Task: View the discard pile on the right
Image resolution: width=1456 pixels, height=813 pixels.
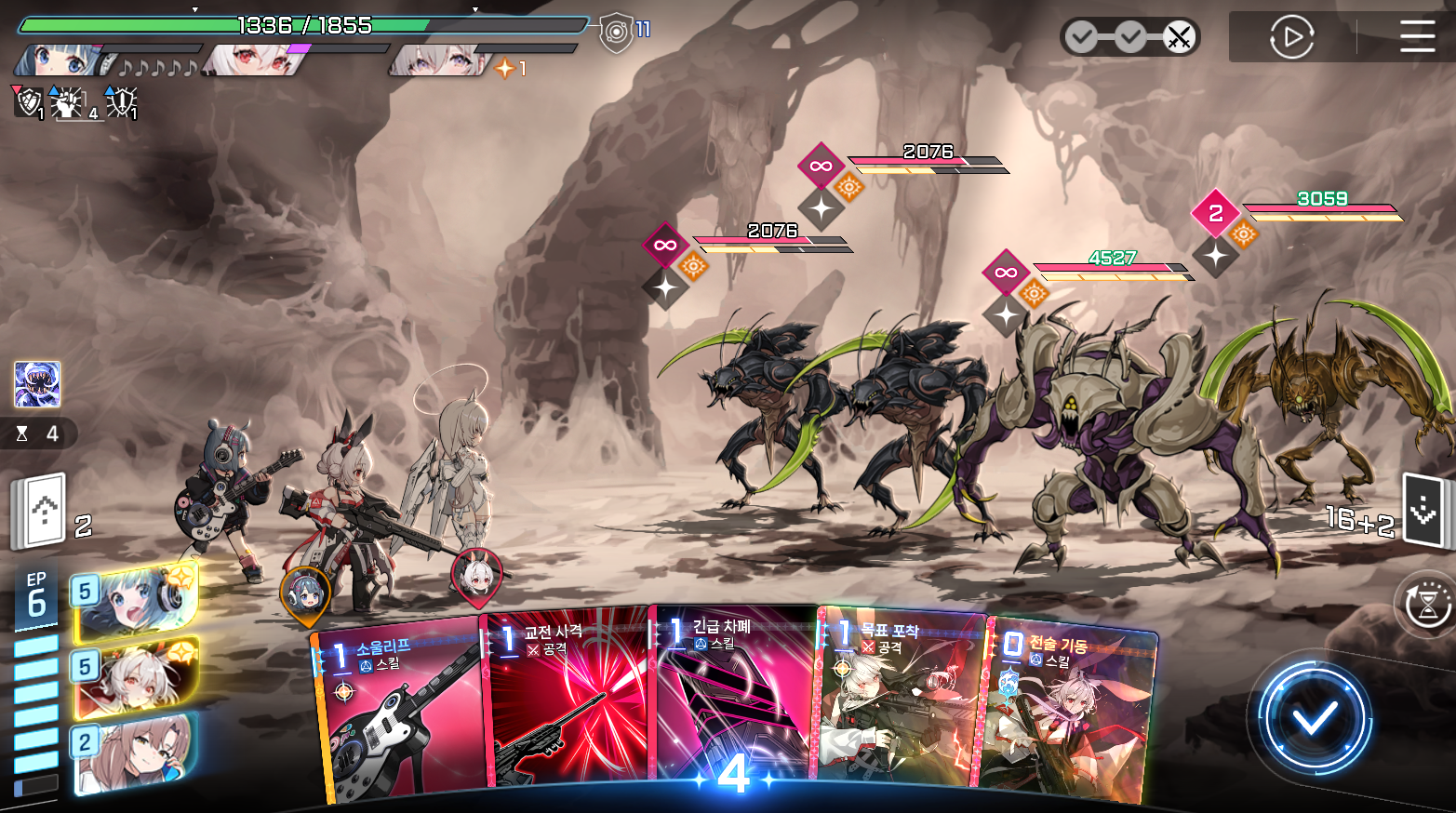Action: coord(1423,510)
